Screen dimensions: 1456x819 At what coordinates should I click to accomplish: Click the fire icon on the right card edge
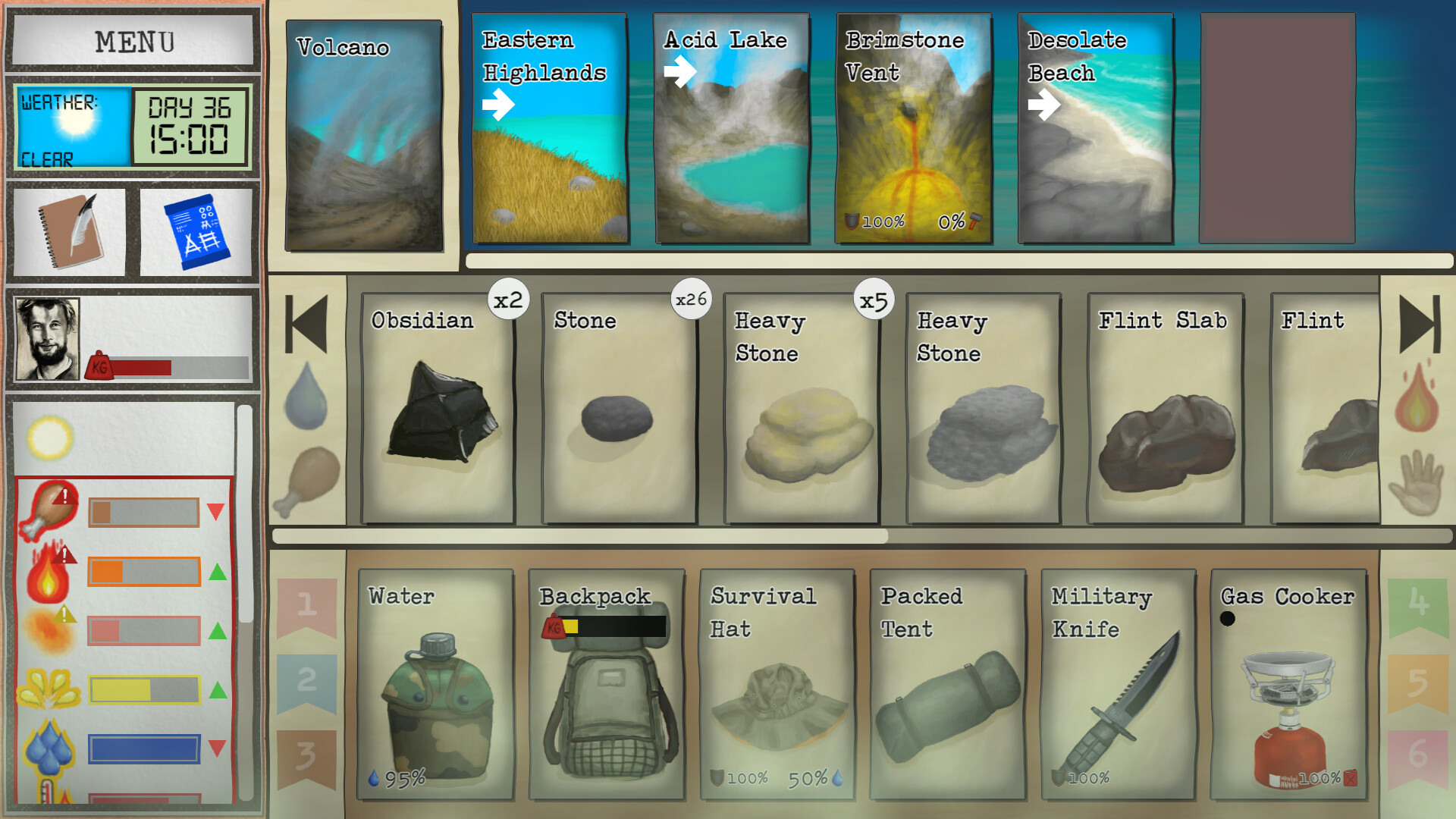click(x=1418, y=402)
